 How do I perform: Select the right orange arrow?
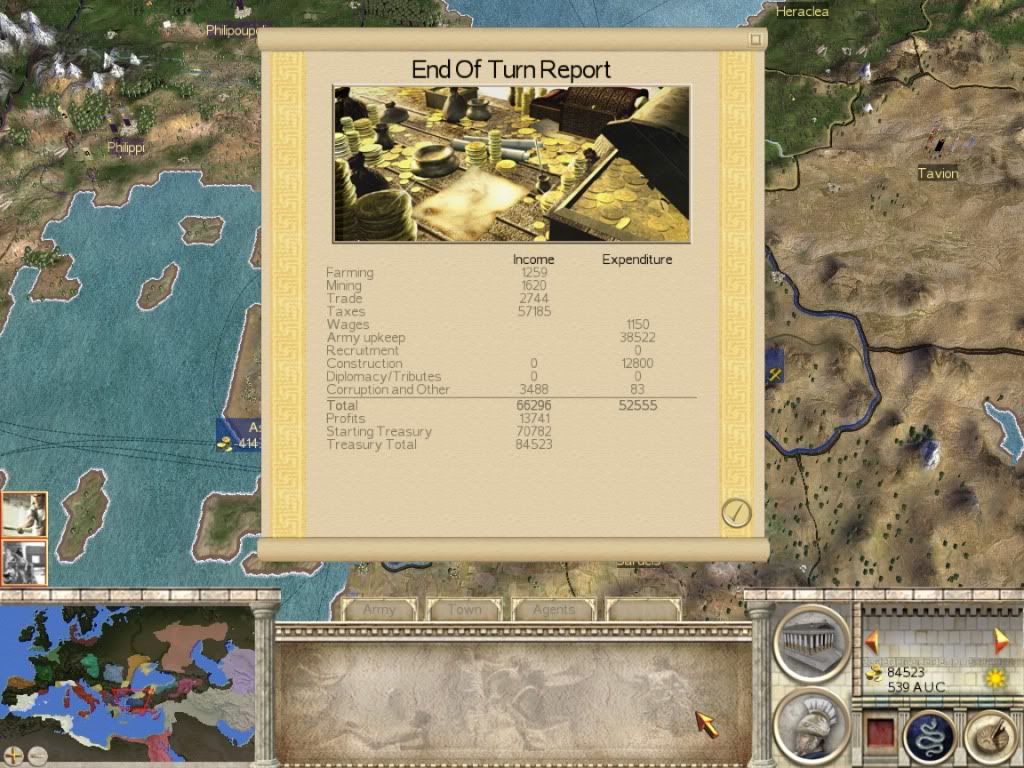1000,641
